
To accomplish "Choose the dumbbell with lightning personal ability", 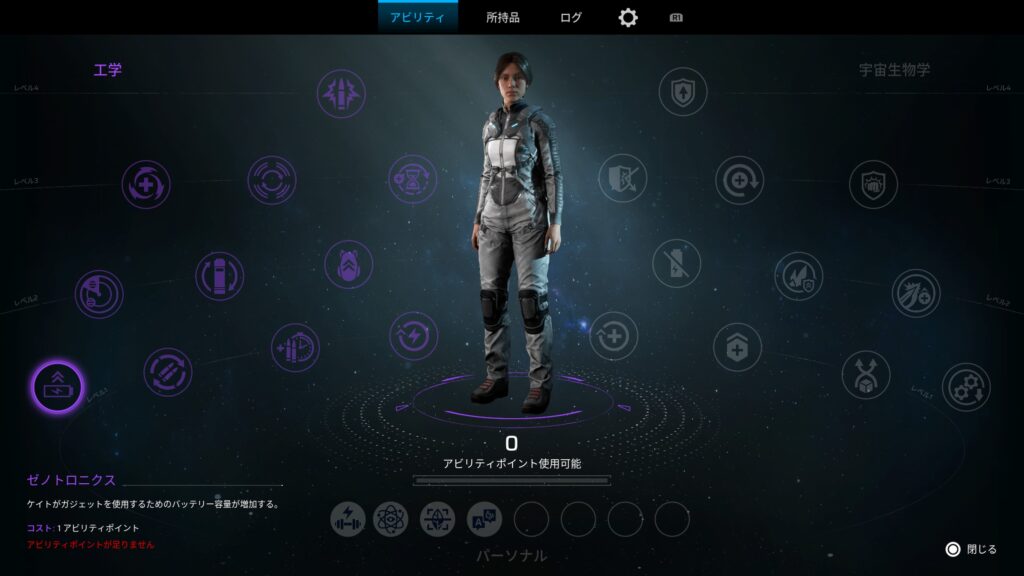I will (348, 518).
